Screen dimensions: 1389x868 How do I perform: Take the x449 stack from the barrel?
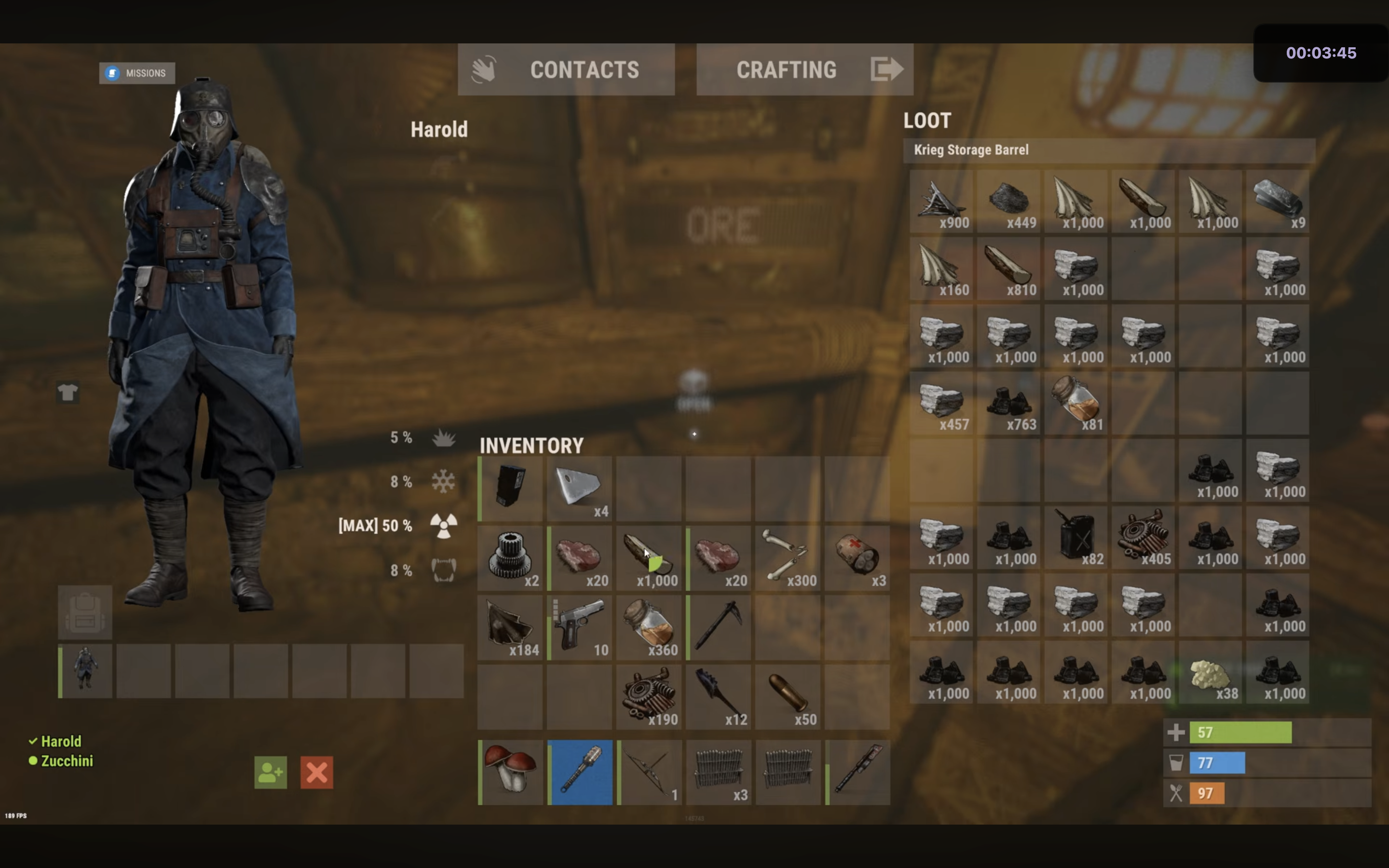pos(1008,201)
